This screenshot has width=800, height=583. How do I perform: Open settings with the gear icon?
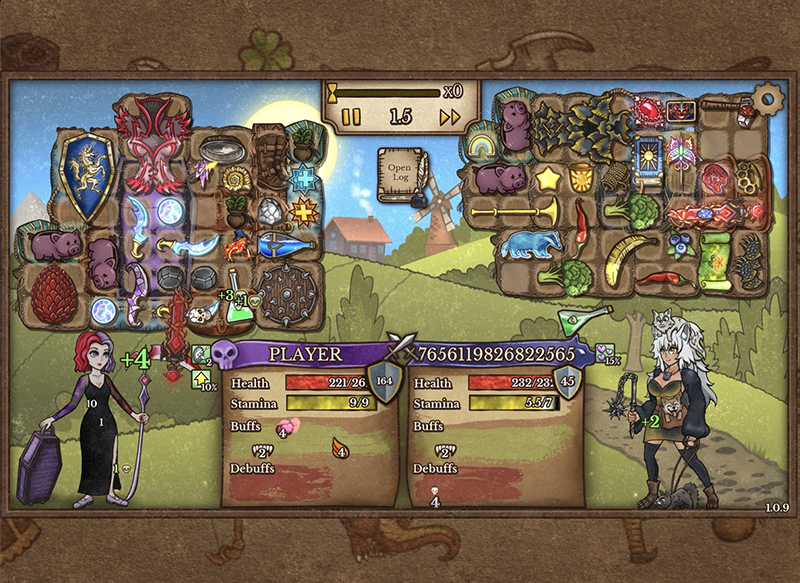(768, 98)
